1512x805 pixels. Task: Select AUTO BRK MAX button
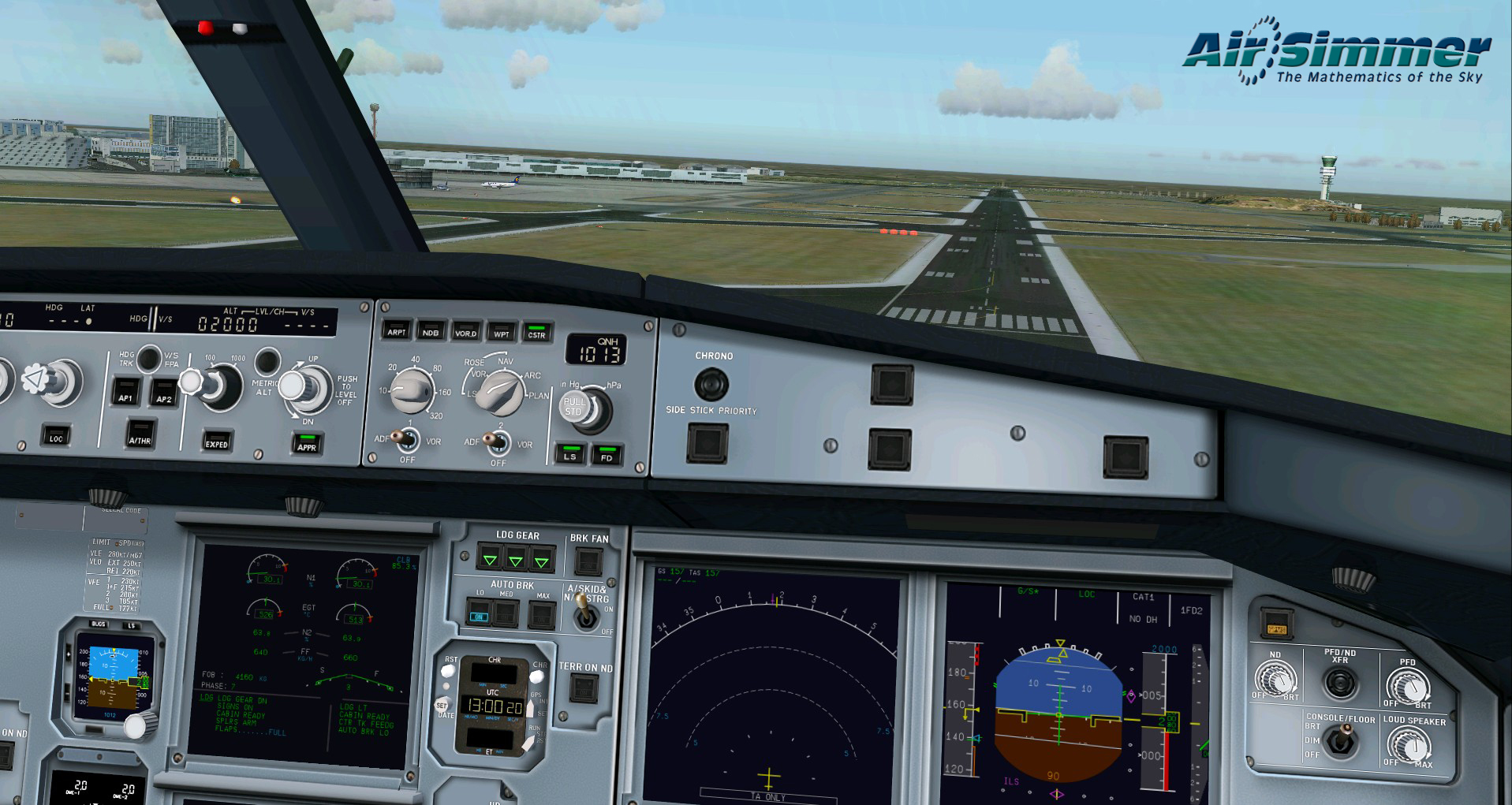542,614
